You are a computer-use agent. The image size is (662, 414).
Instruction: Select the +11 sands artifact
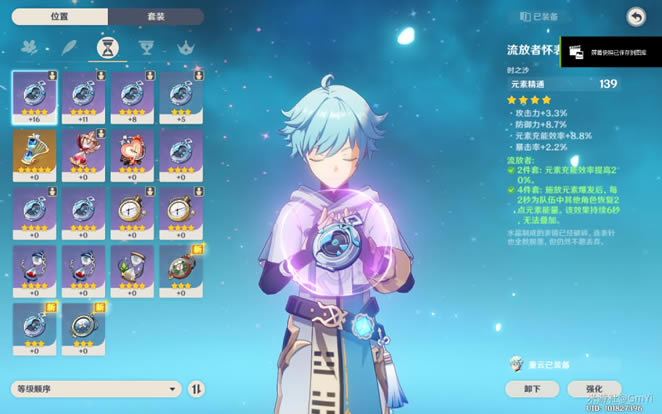pyautogui.click(x=84, y=96)
